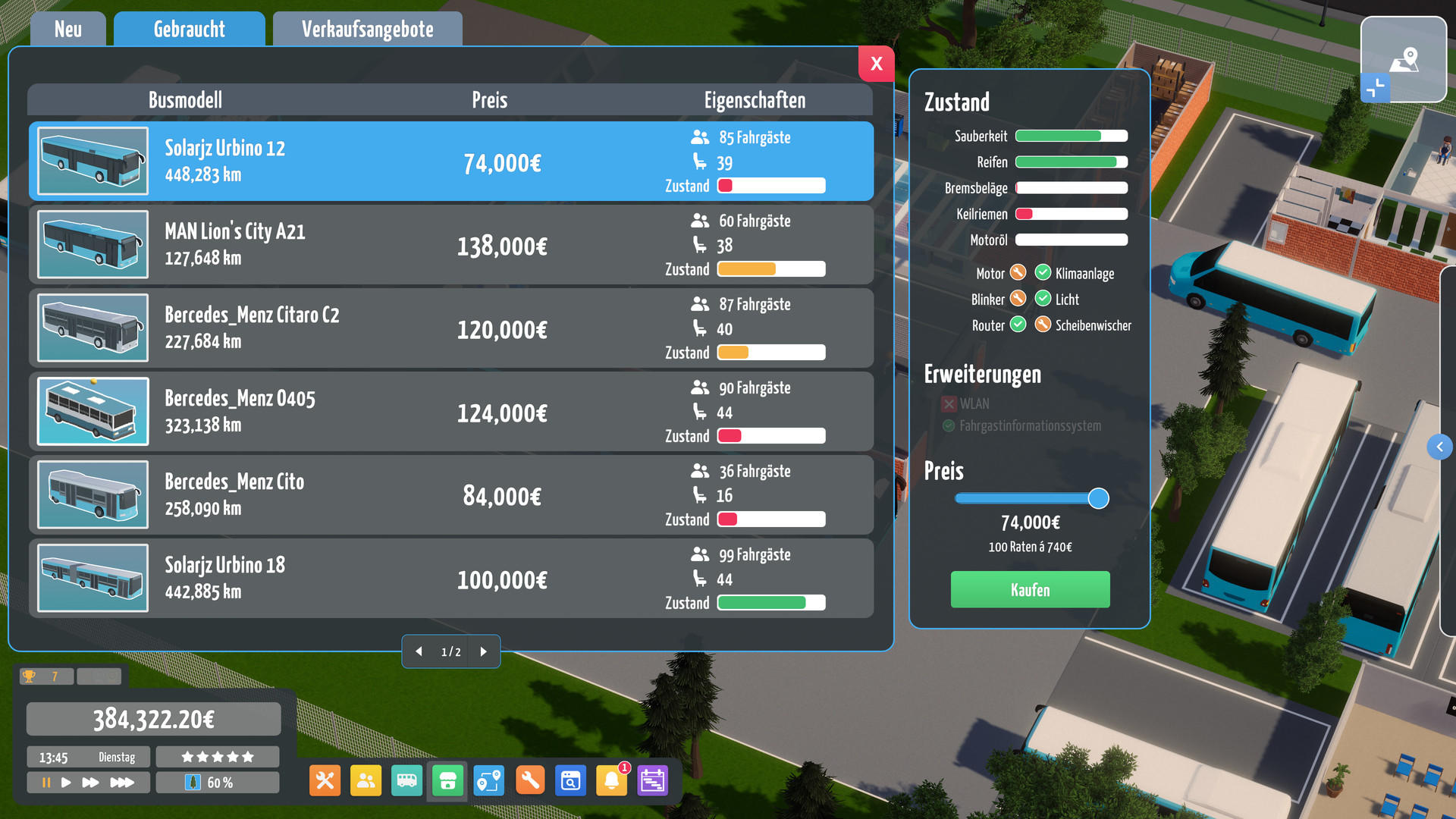Open notifications with unread badge
The width and height of the screenshot is (1456, 819).
point(612,780)
